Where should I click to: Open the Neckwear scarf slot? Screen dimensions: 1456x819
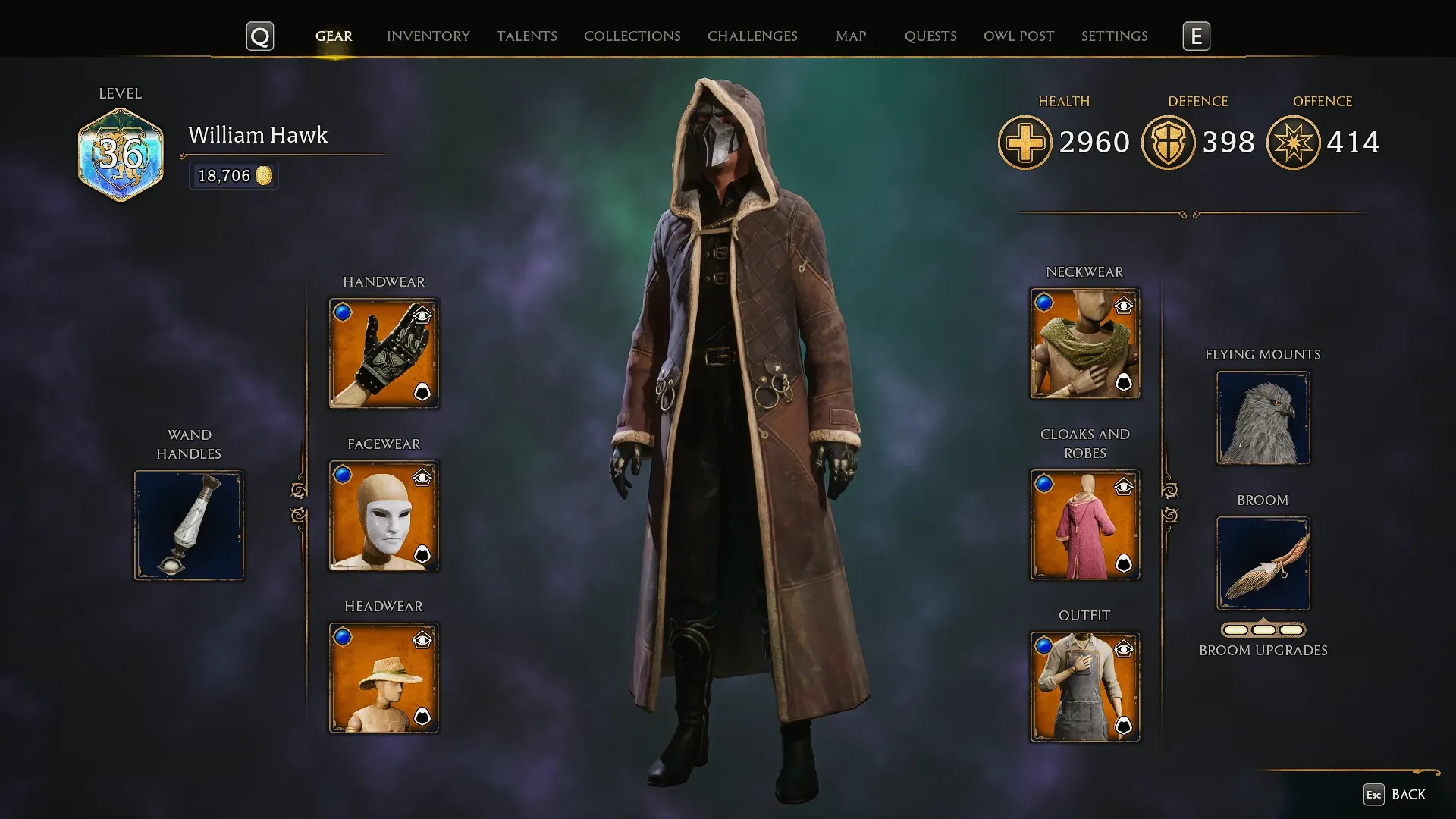[1084, 343]
